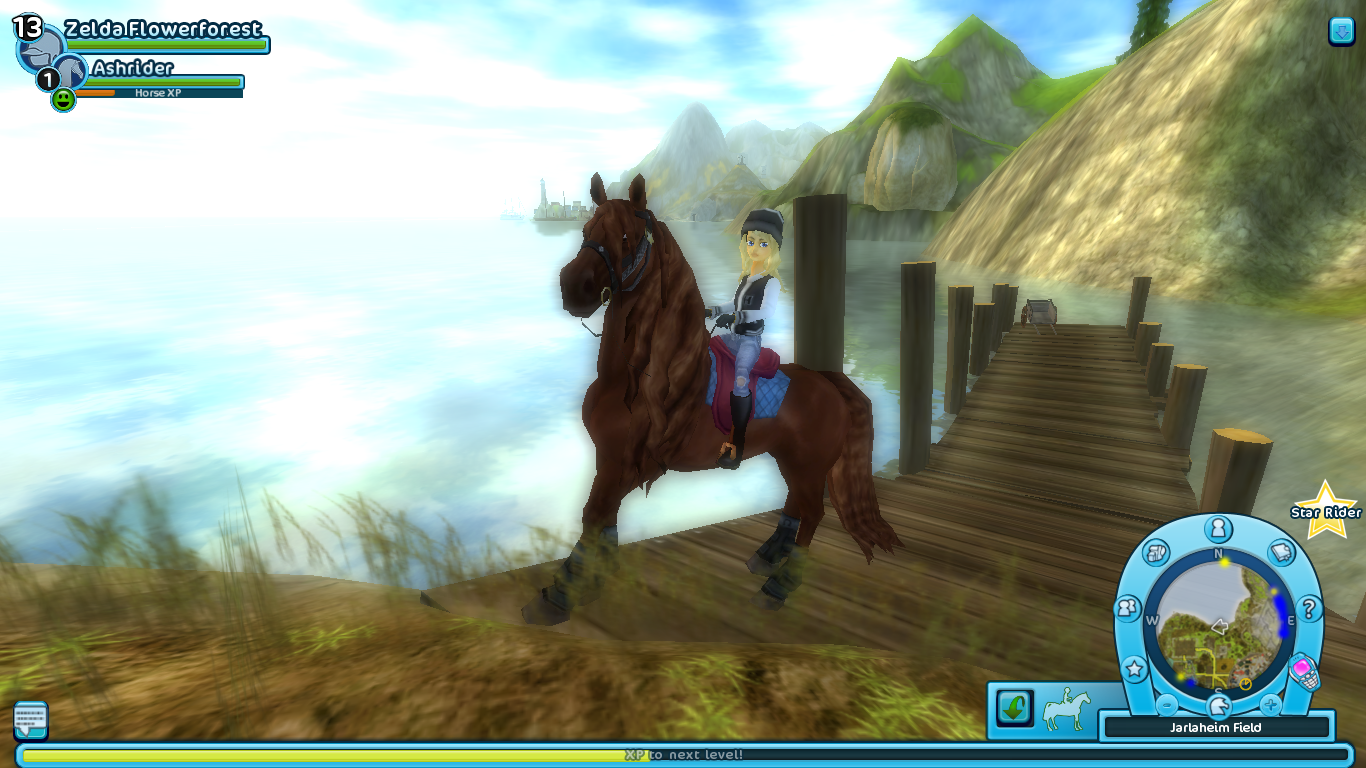Viewport: 1366px width, 768px height.
Task: Open Ashrider's horse portrait
Action: point(70,70)
